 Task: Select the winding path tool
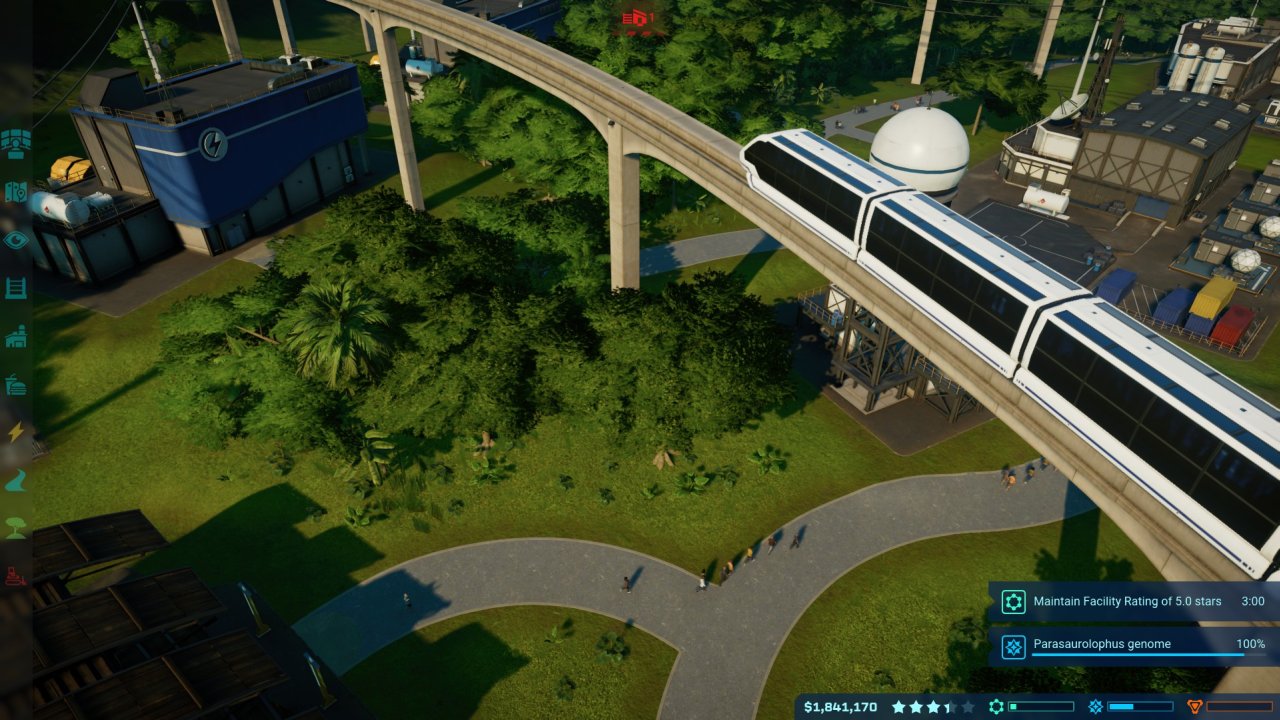coord(16,481)
